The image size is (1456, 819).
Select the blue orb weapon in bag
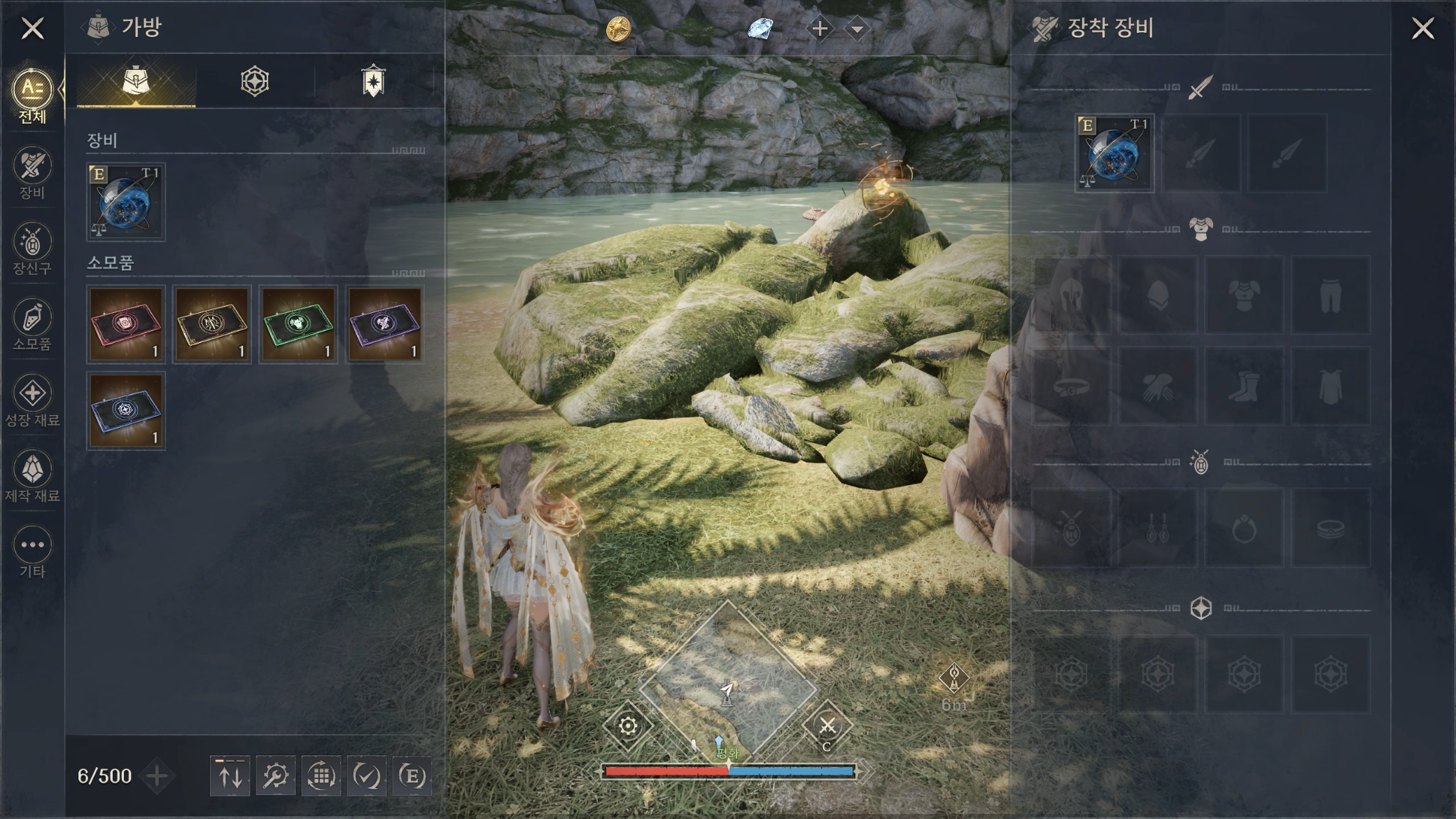(126, 203)
